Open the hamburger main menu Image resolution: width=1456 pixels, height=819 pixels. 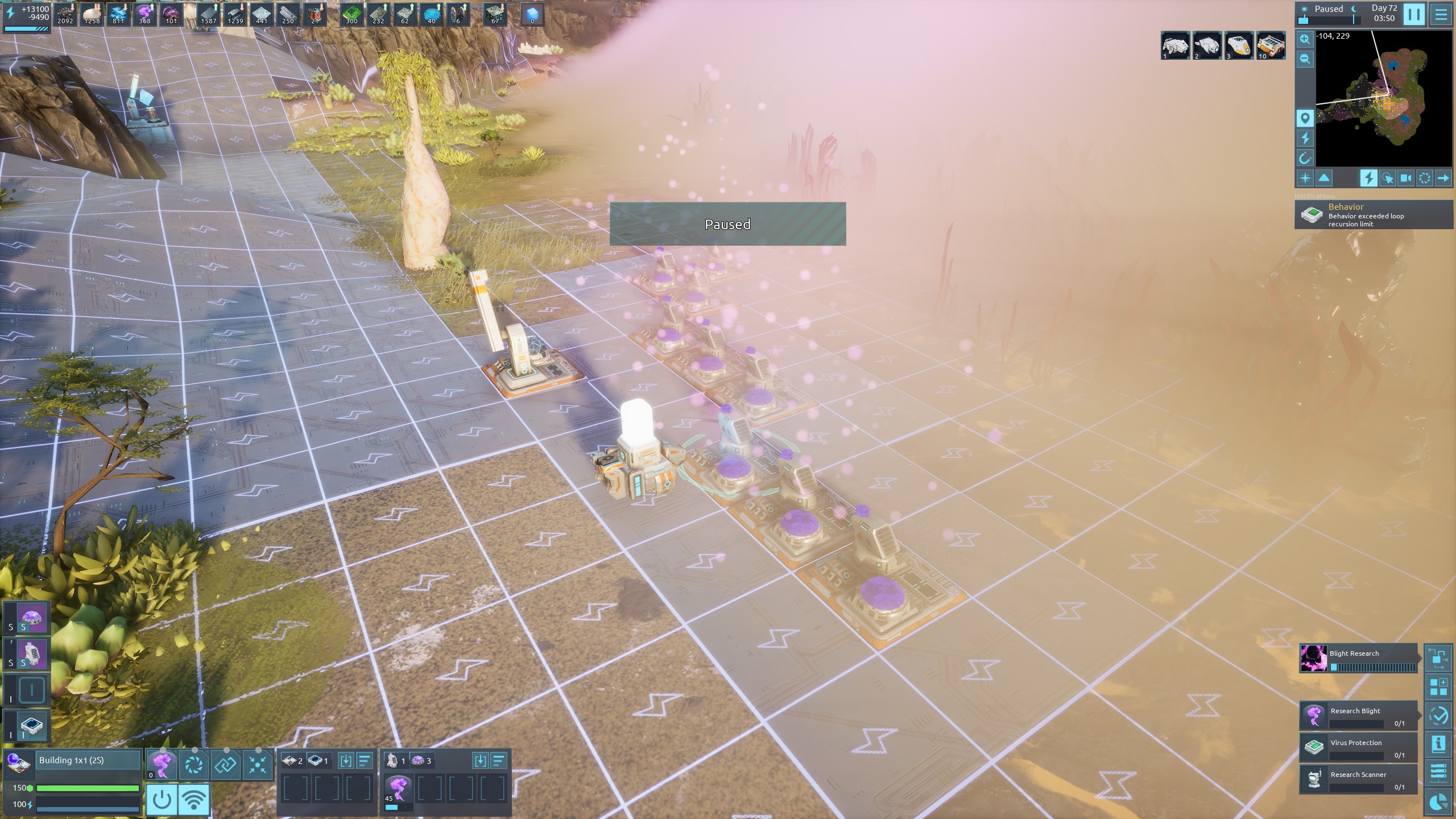point(1441,14)
